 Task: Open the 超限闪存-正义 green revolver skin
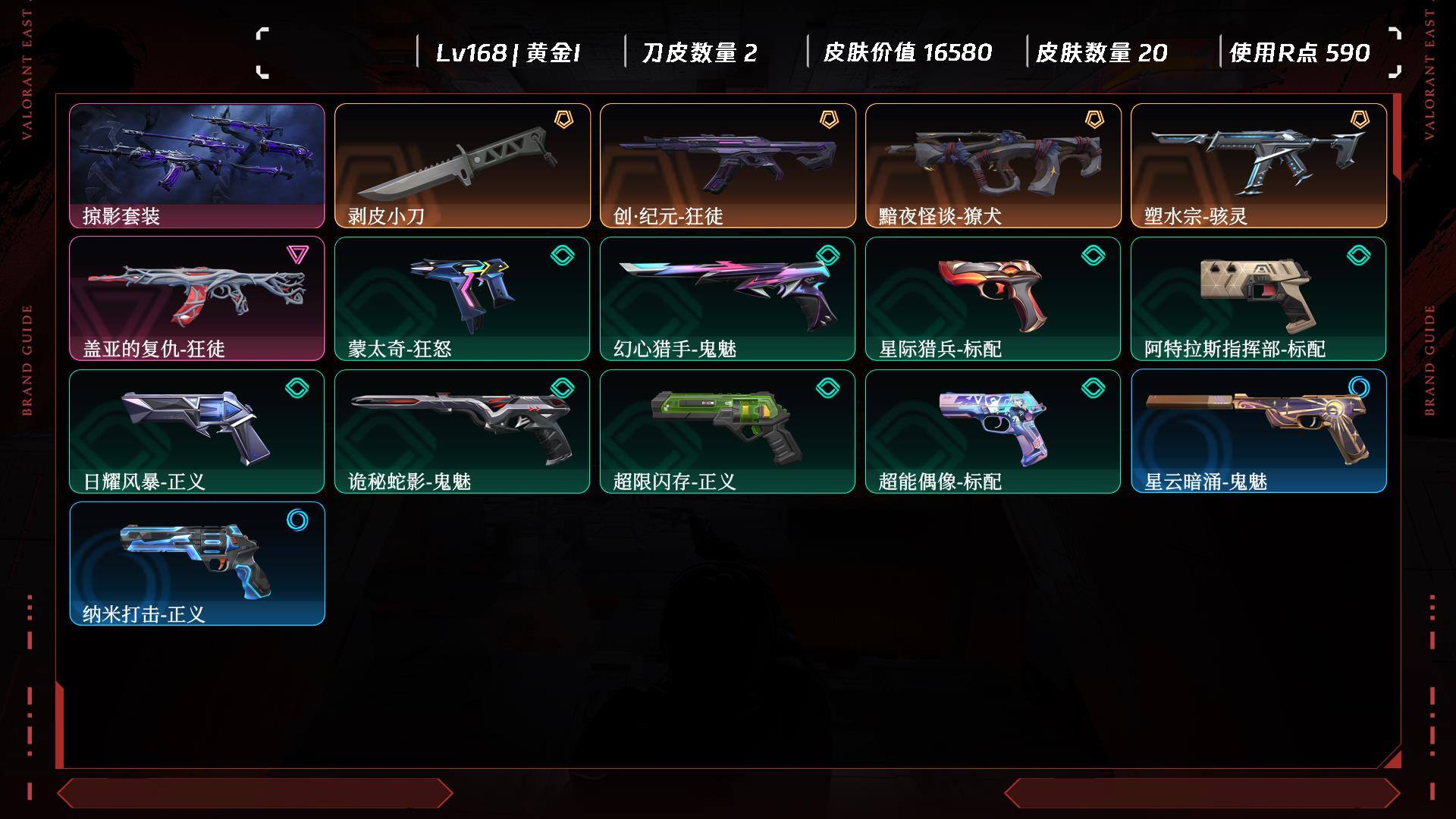pos(728,431)
